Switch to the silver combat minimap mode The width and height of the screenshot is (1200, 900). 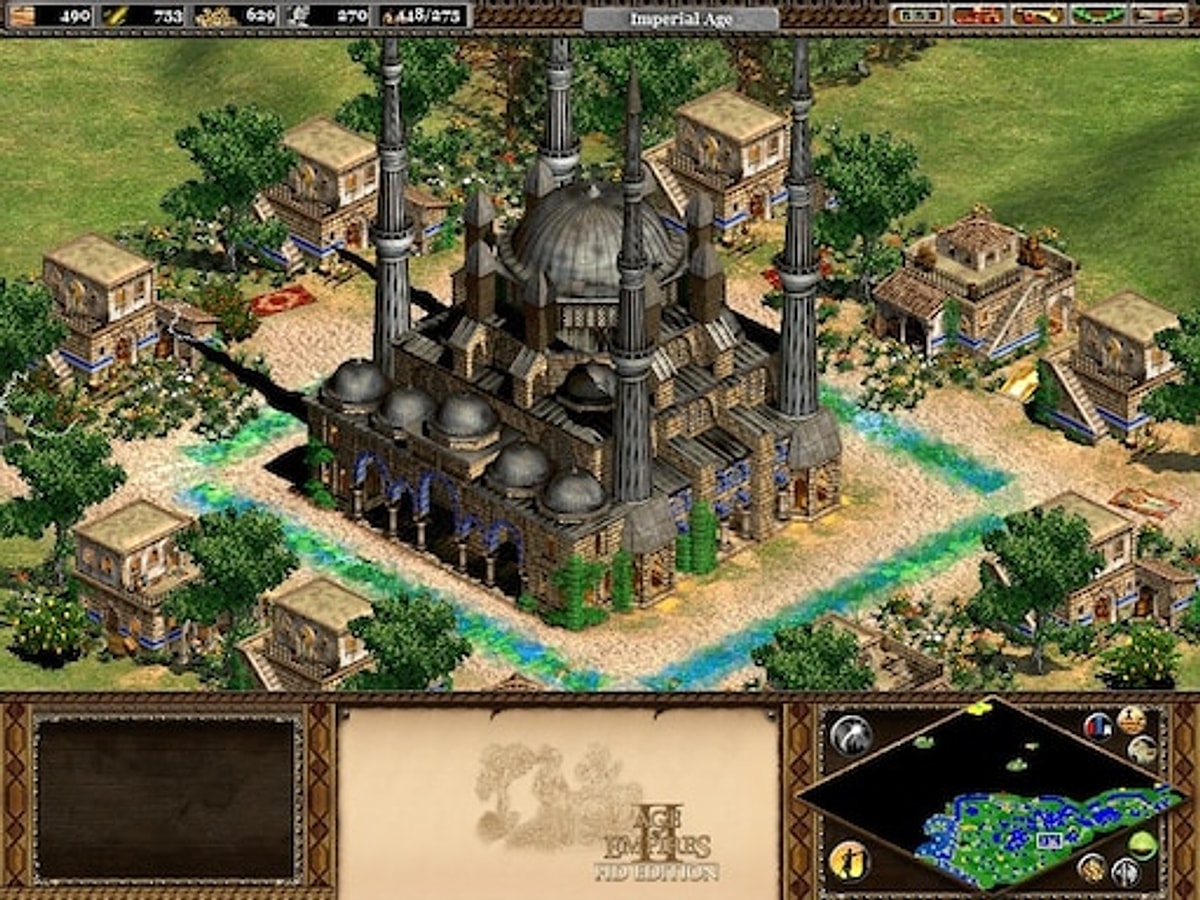click(1125, 872)
